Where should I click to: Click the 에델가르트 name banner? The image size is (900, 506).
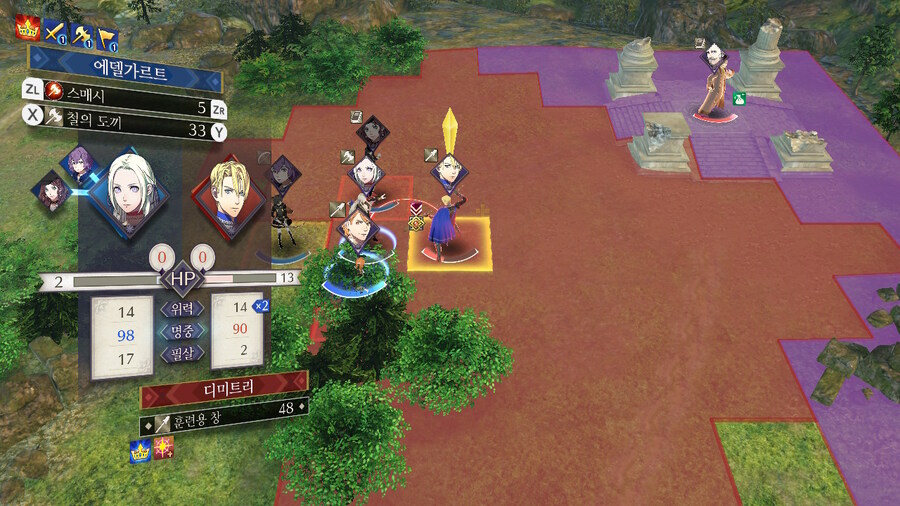click(125, 75)
